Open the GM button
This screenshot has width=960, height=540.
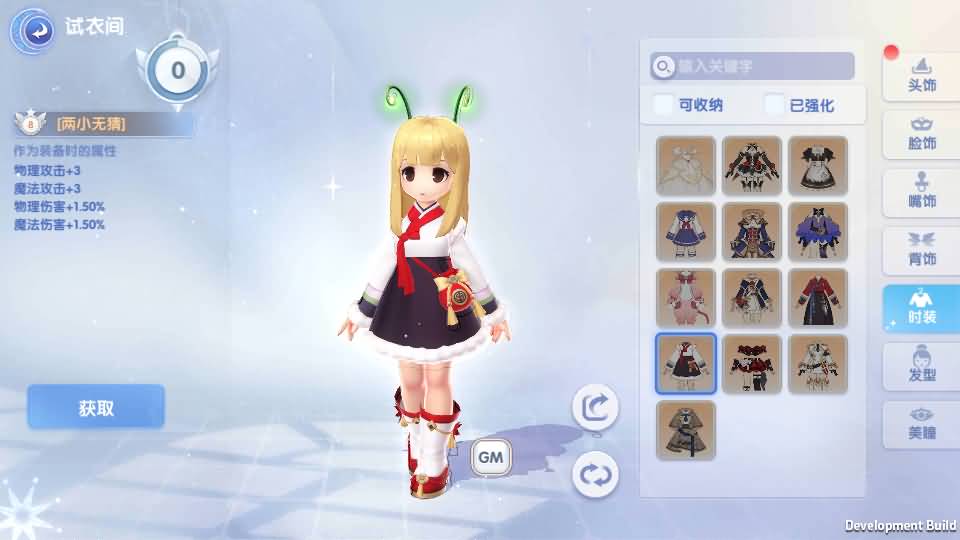click(x=491, y=457)
